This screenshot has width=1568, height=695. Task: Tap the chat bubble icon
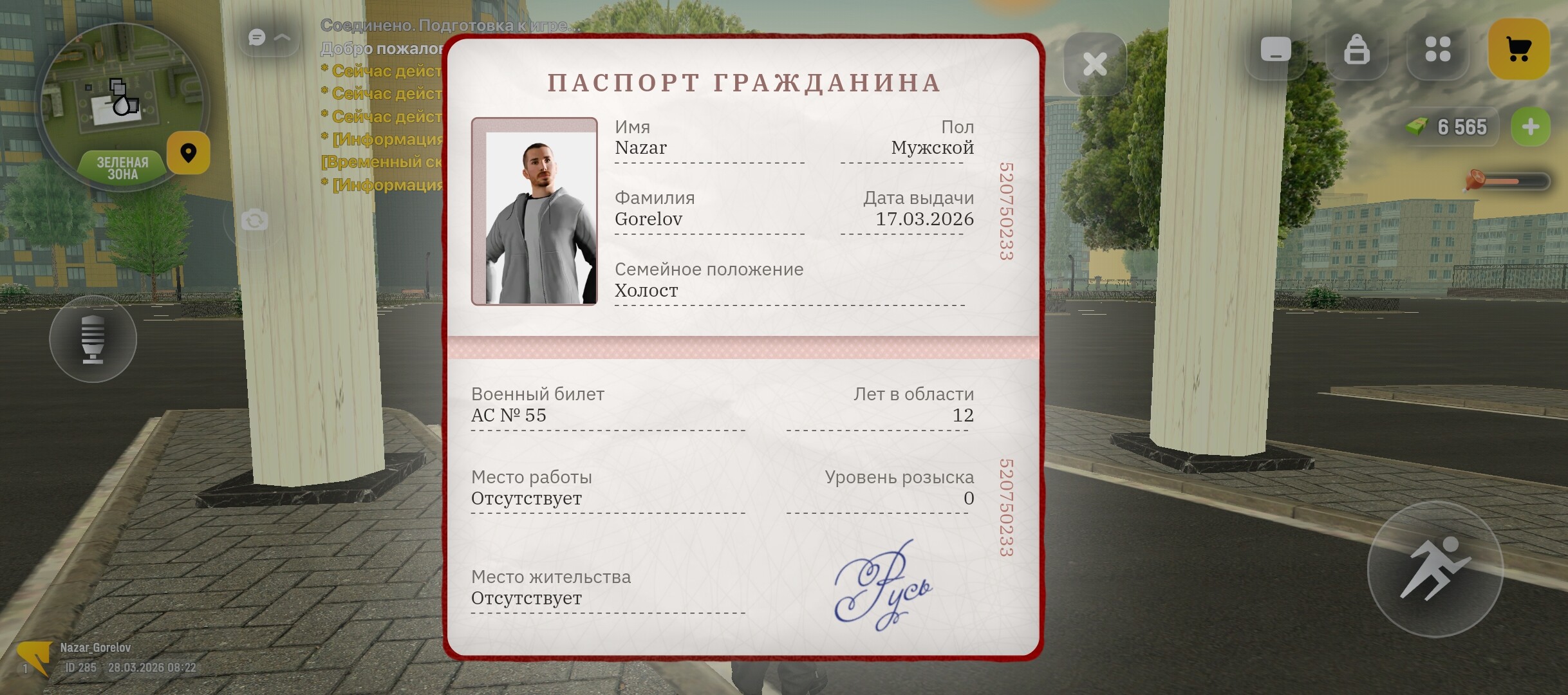point(256,37)
